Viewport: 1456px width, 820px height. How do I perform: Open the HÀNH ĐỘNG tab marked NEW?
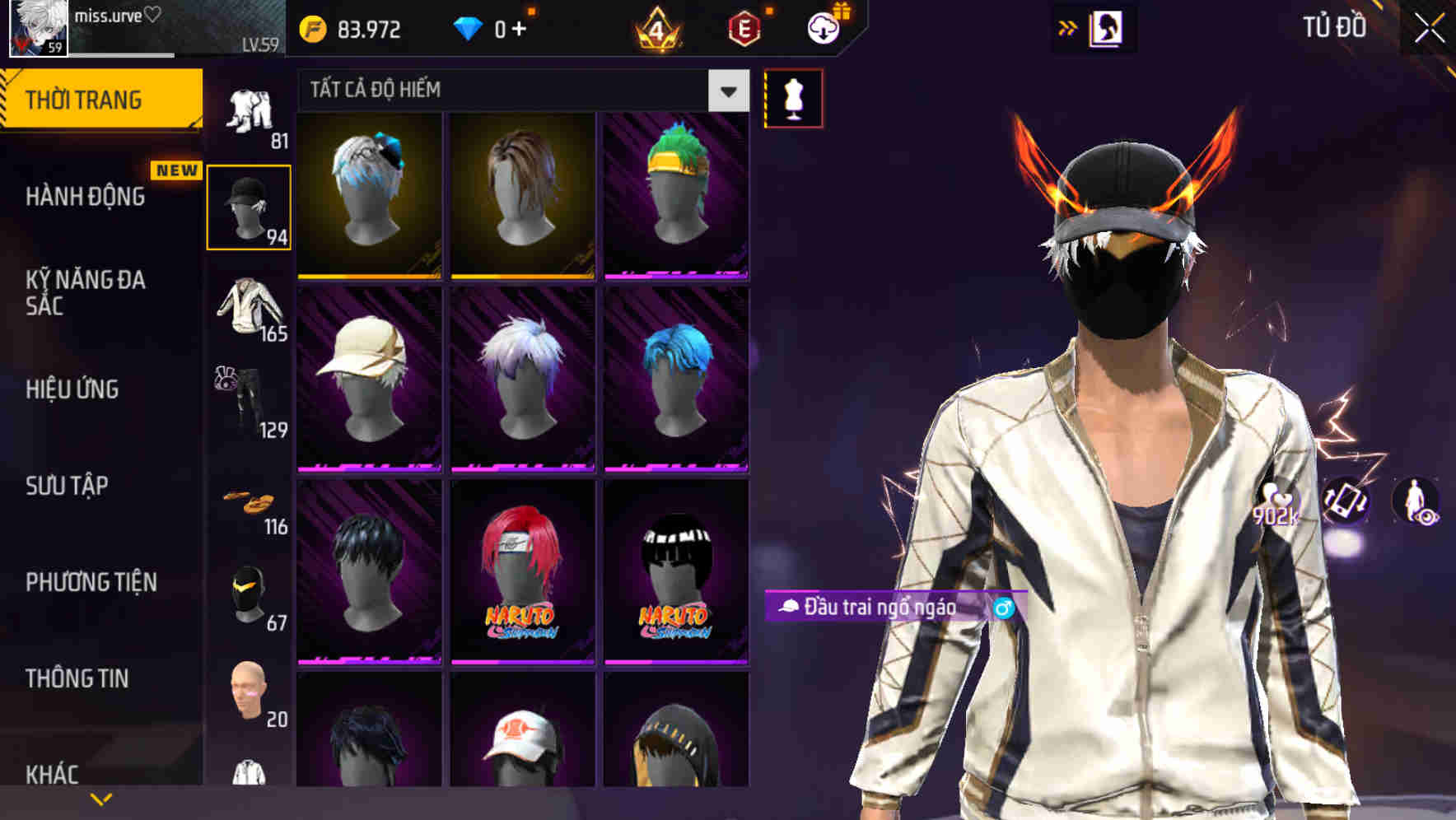[86, 198]
